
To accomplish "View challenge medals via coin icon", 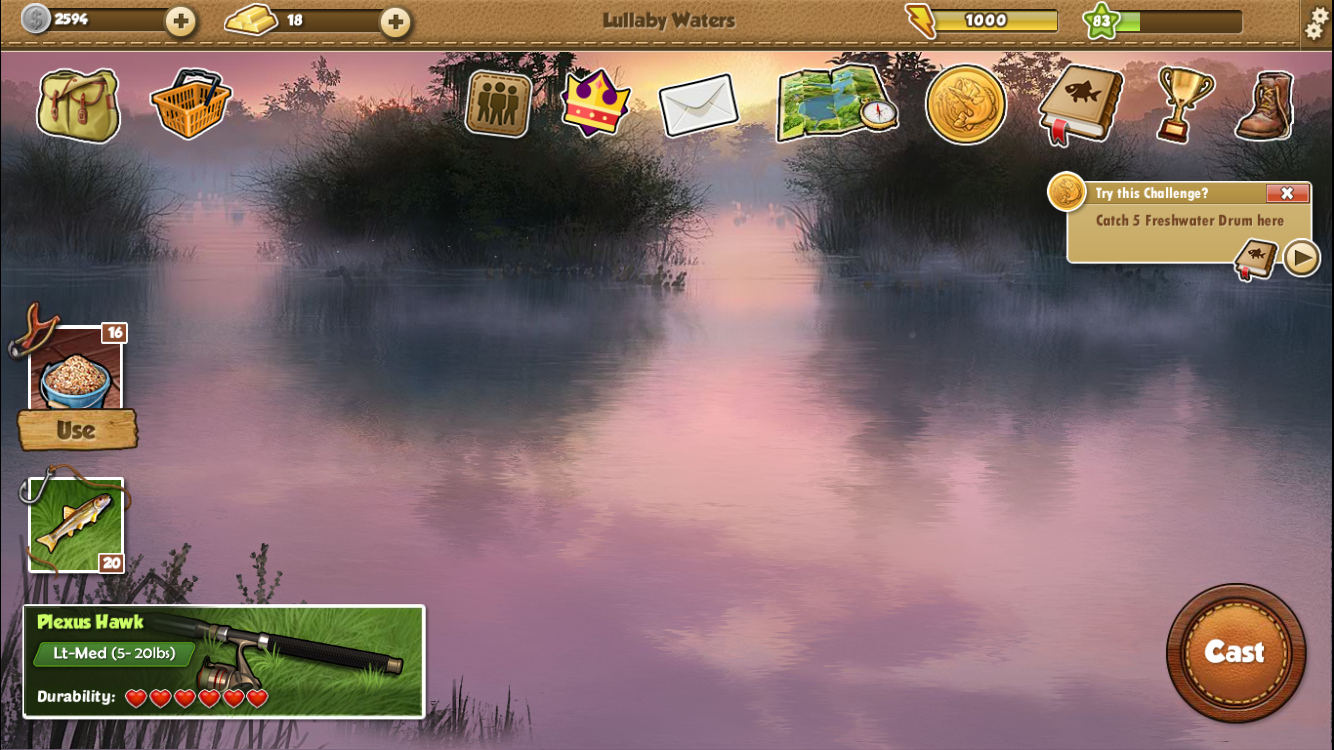I will click(966, 104).
